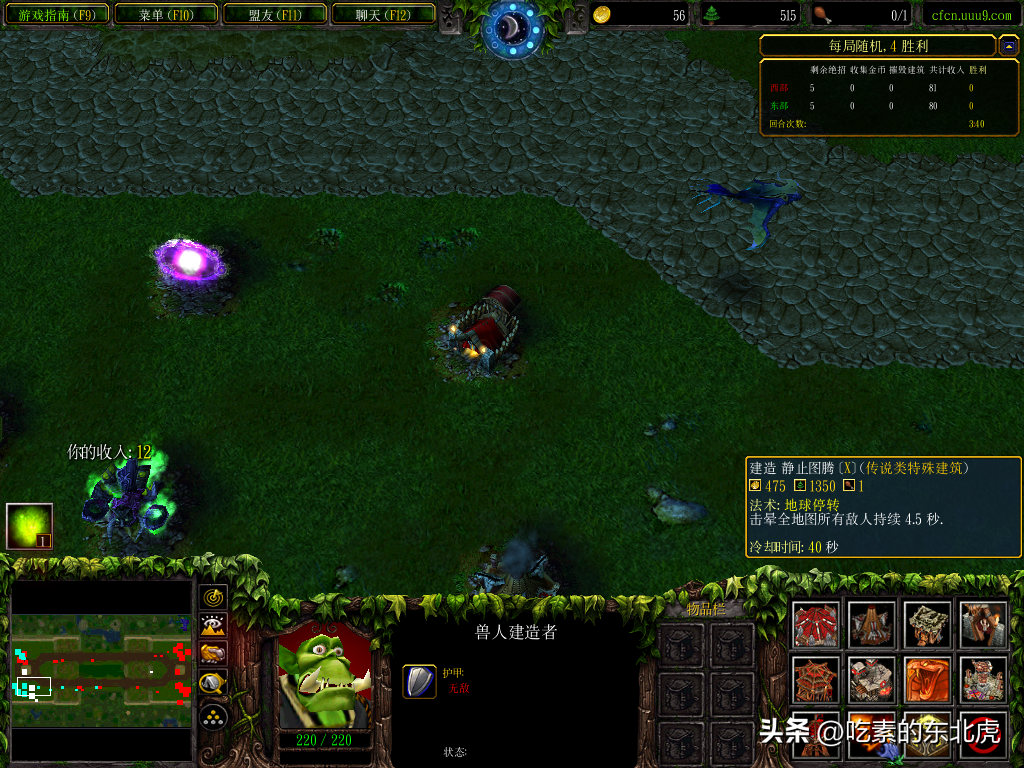
Task: Choose the skull totem stronghold build icon
Action: tap(984, 680)
